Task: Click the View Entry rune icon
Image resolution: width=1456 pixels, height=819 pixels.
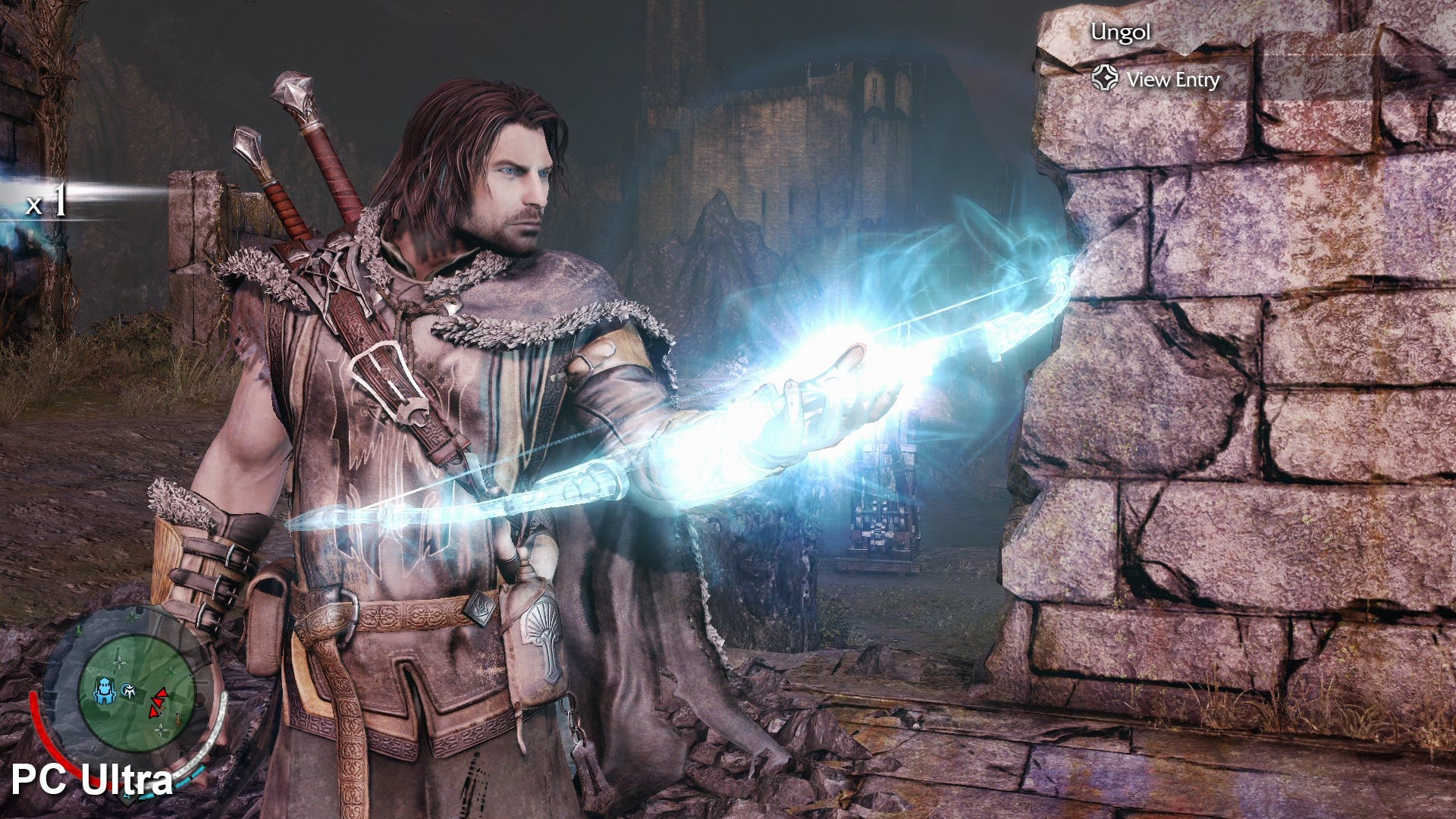Action: click(x=1106, y=78)
